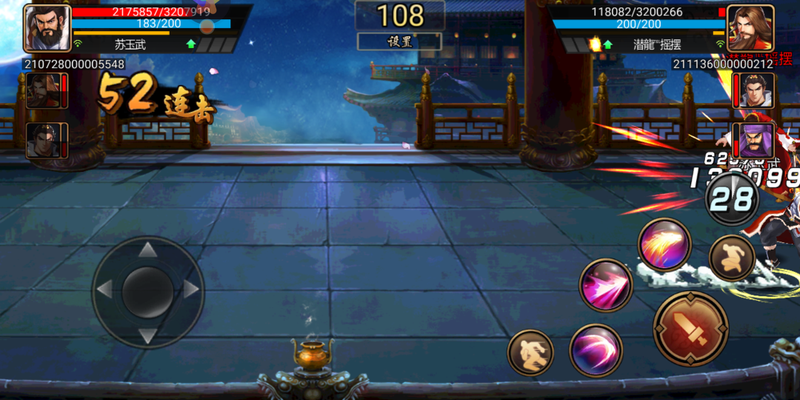
Task: Open the 设置 settings button
Action: 399,41
